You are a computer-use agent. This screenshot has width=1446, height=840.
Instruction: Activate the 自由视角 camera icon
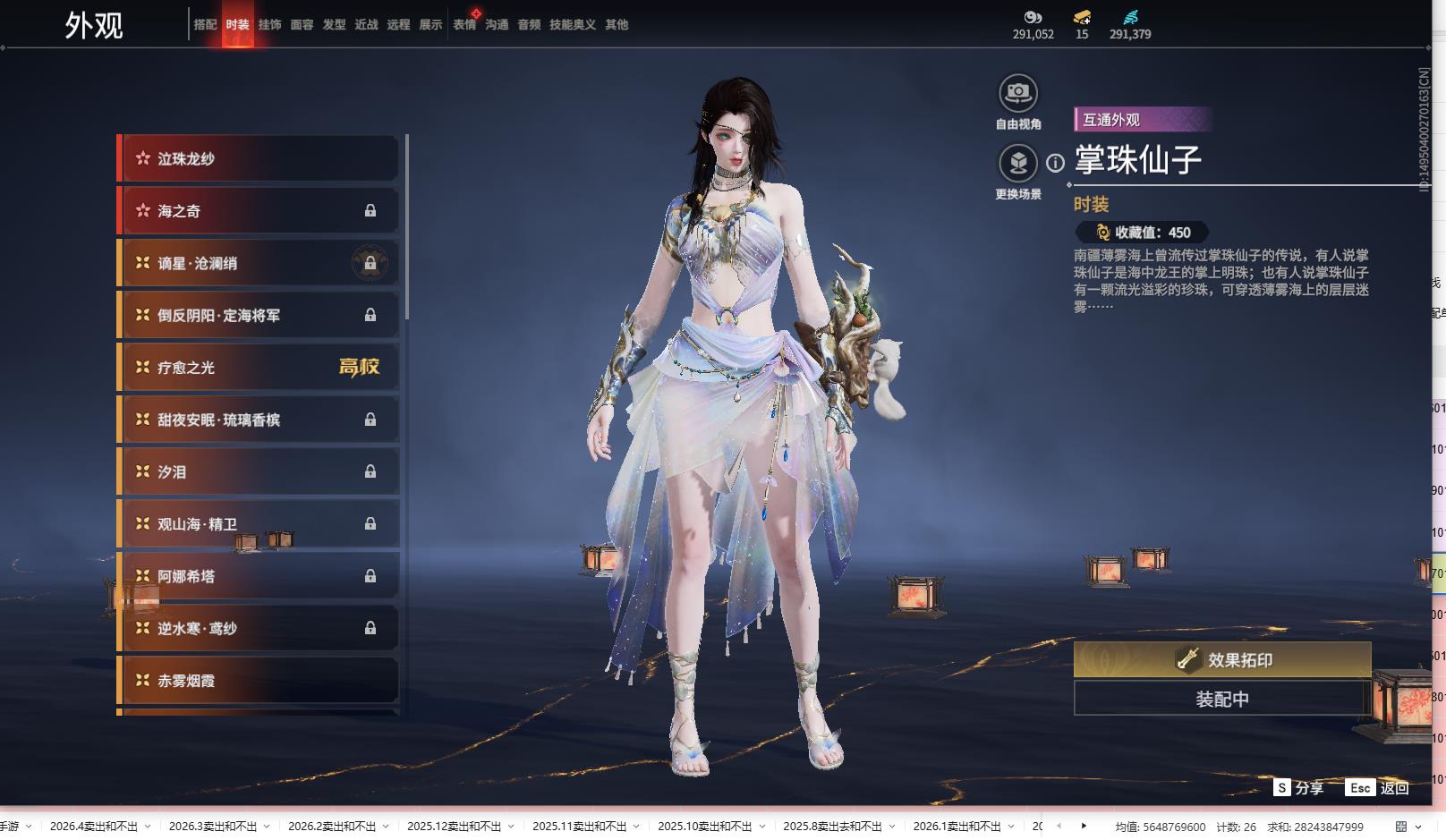(x=1018, y=93)
